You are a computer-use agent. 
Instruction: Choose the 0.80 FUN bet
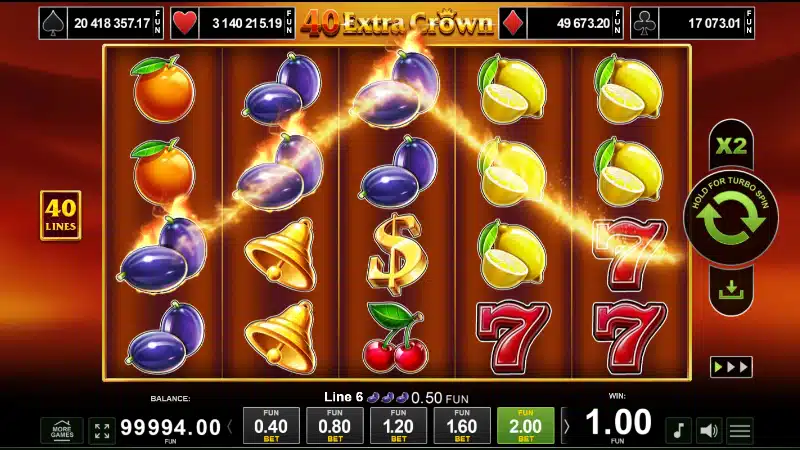click(334, 425)
